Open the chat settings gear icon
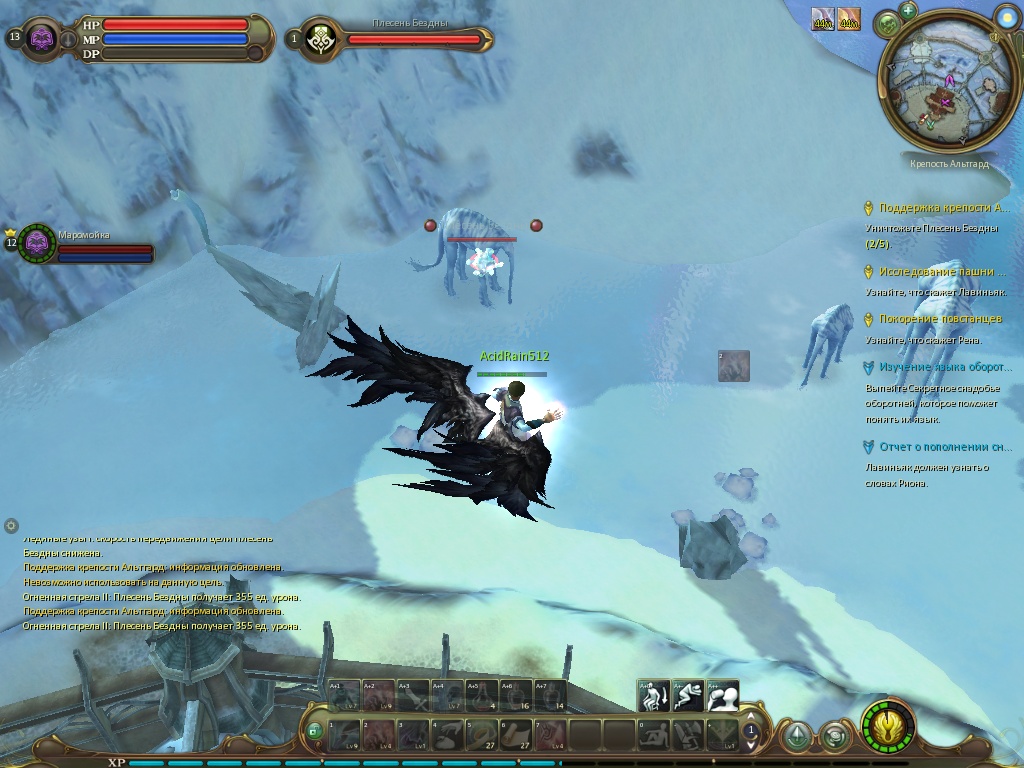Image resolution: width=1024 pixels, height=768 pixels. click(x=11, y=525)
